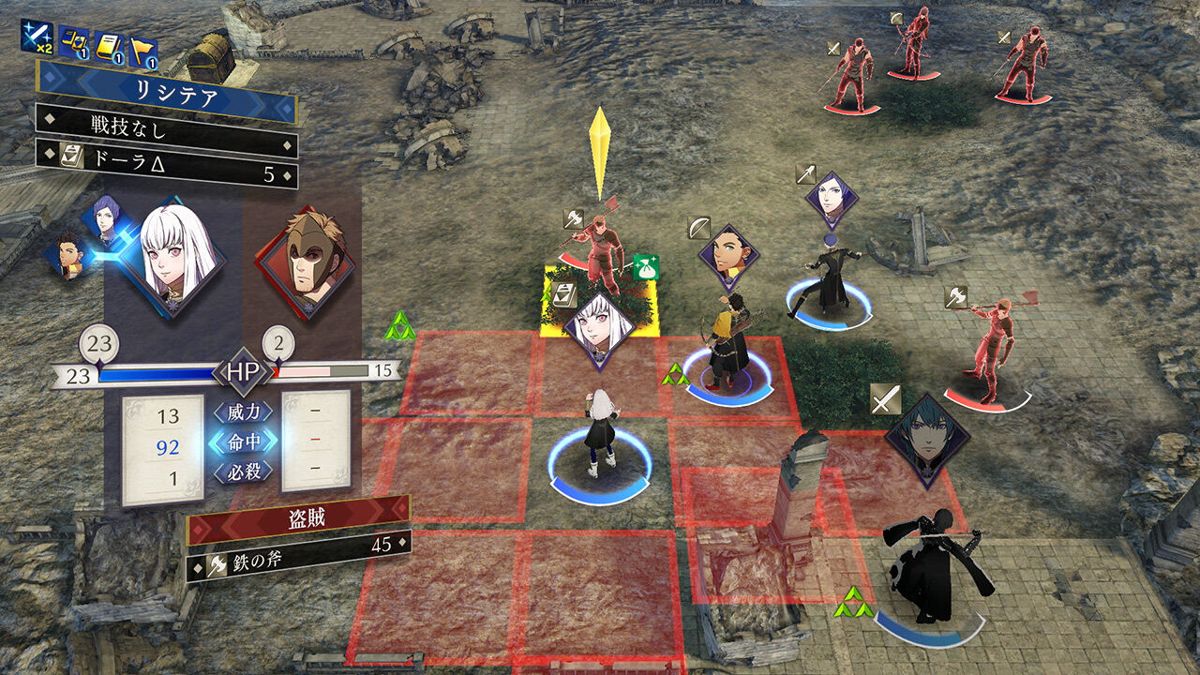The image size is (1200, 675).
Task: Select the dark-skinned ally's support portrait
Action: (x=68, y=257)
